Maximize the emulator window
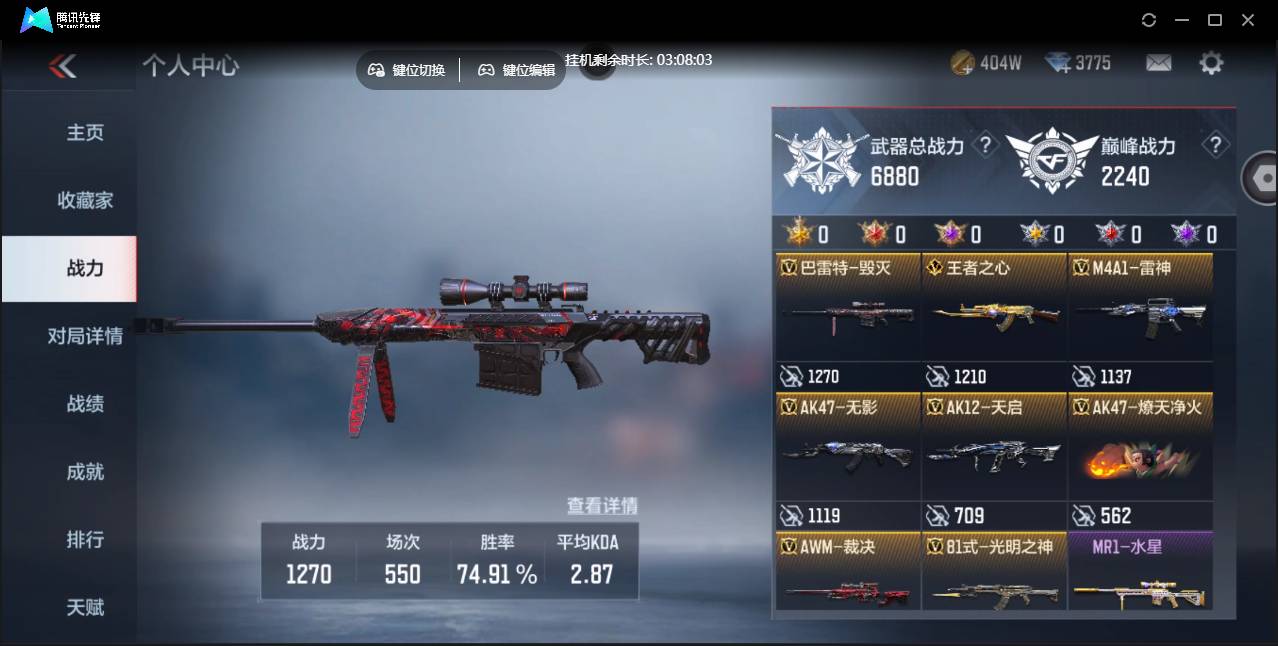Image resolution: width=1278 pixels, height=646 pixels. tap(1215, 20)
